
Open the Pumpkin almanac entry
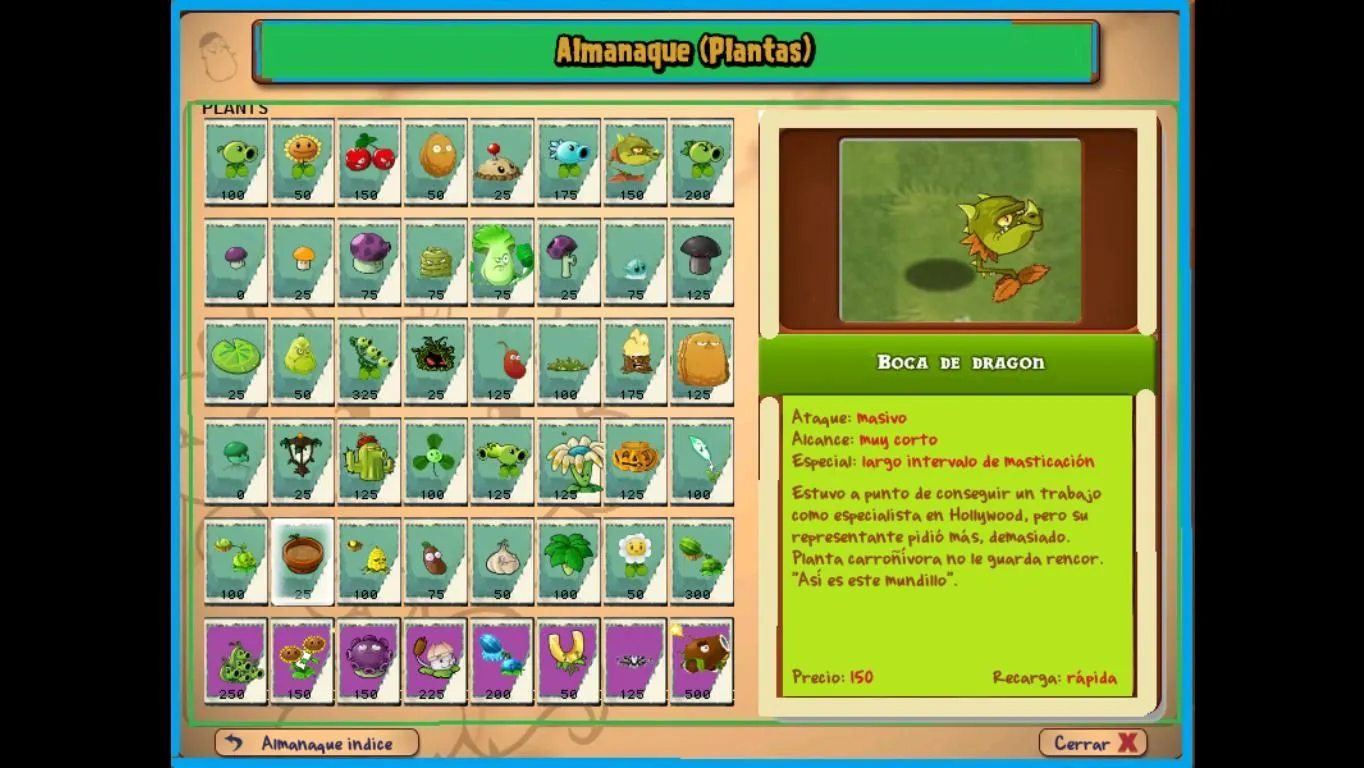(635, 460)
